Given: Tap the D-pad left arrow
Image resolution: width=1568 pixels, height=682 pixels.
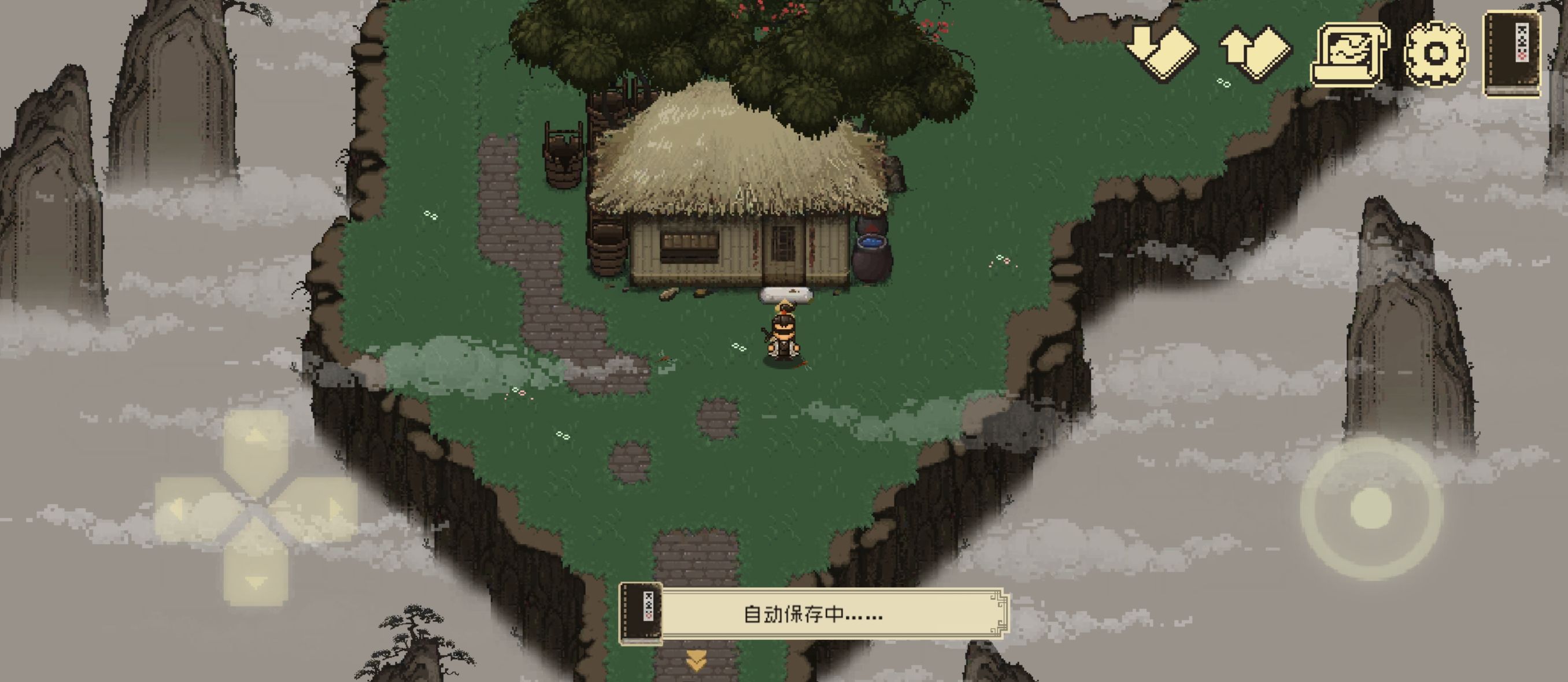Looking at the screenshot, I should tap(181, 509).
